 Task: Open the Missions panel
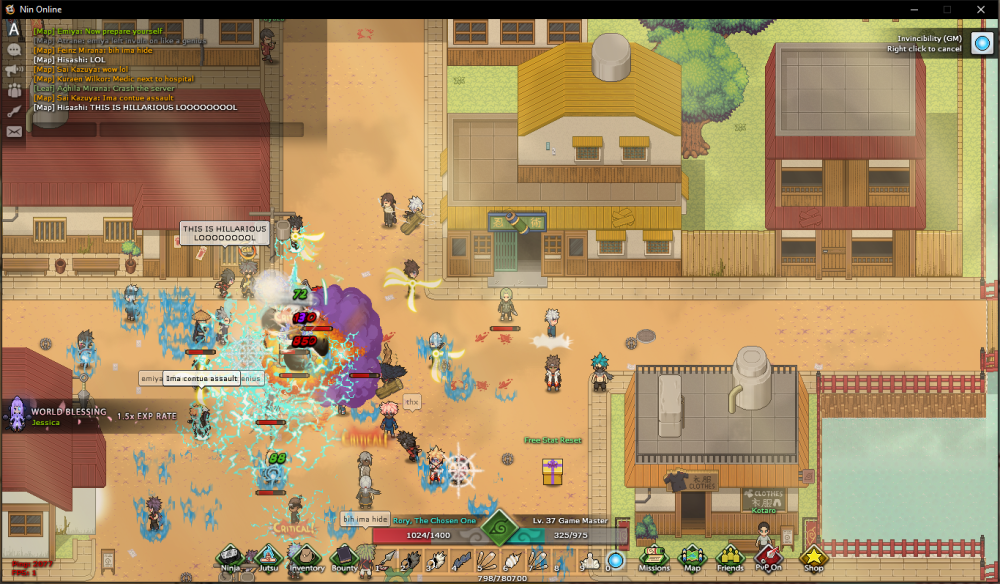[x=654, y=556]
